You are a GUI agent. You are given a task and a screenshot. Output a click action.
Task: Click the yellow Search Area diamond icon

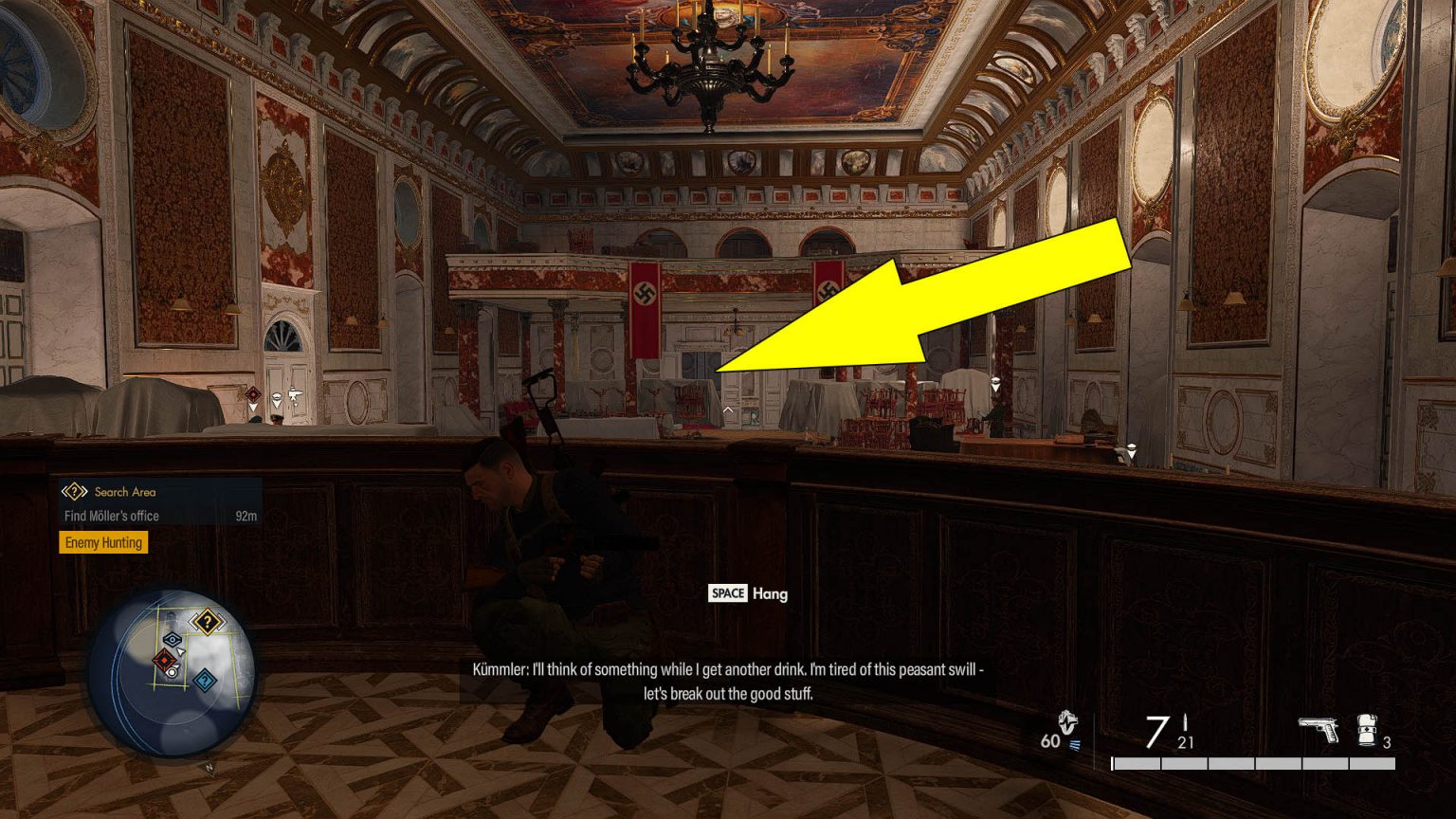(x=74, y=491)
